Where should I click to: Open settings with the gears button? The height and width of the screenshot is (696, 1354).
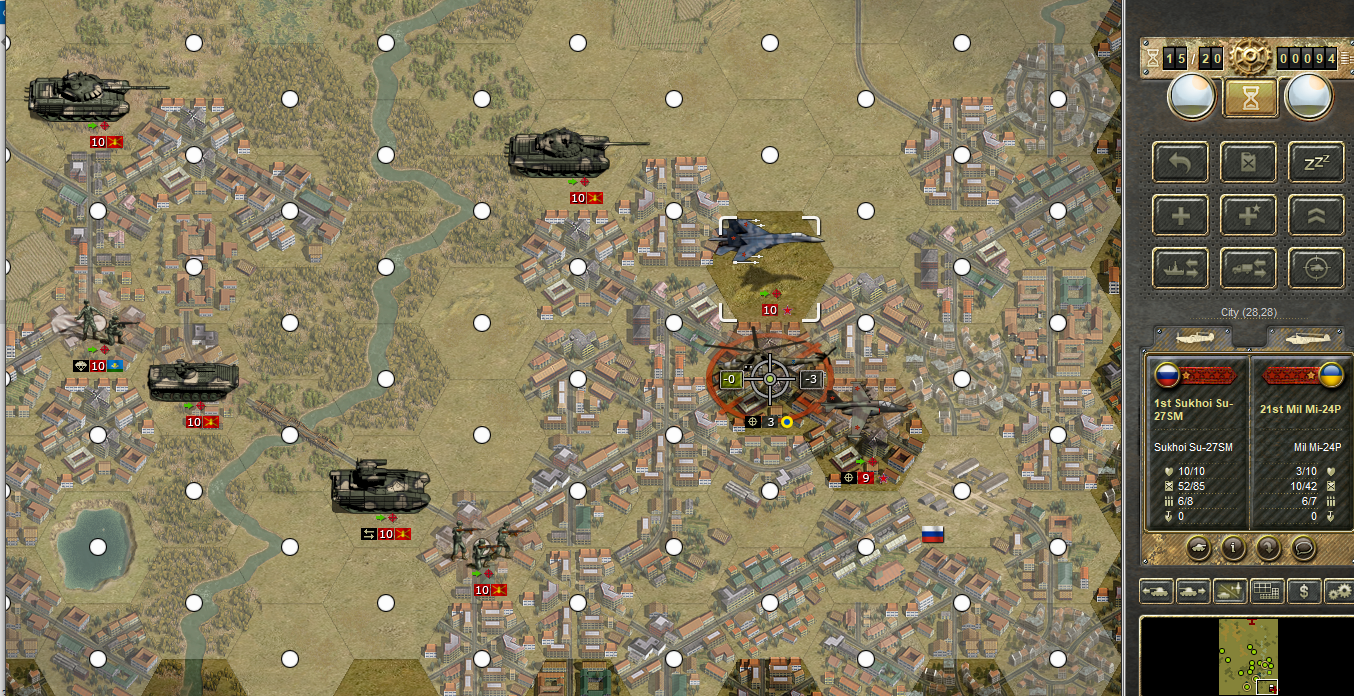pos(1338,591)
